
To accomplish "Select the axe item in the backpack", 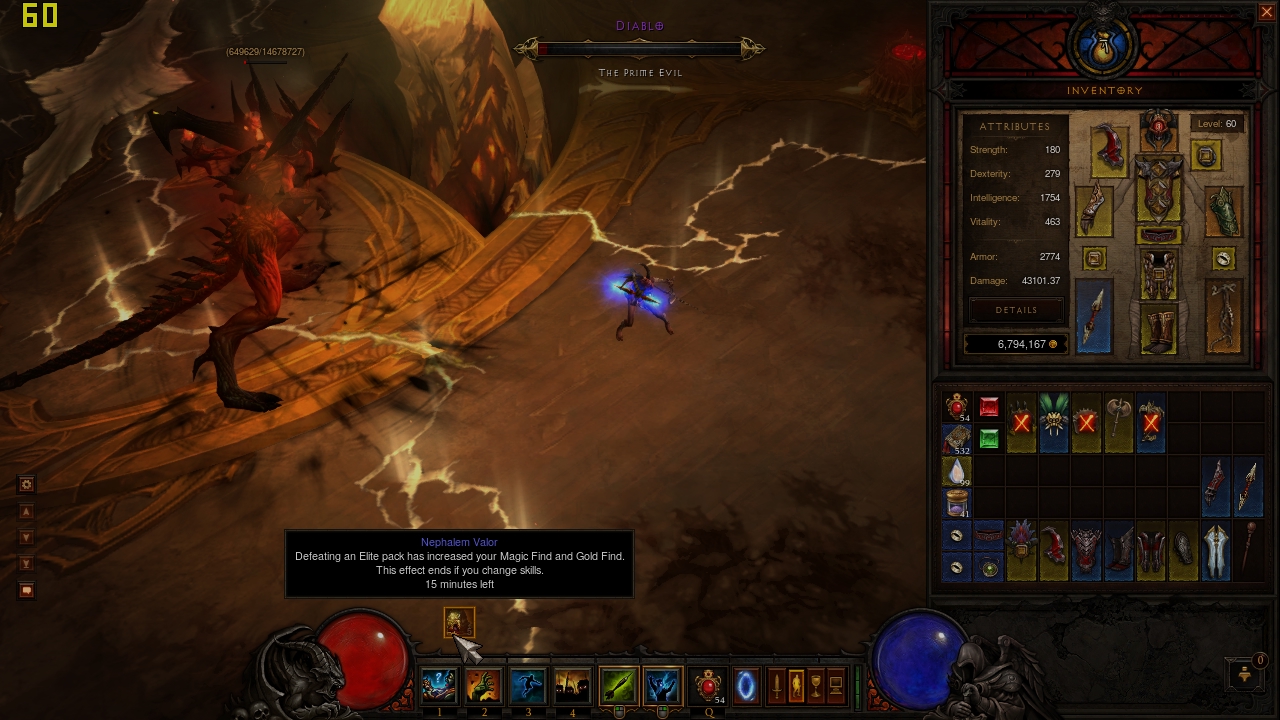I will coord(1118,423).
